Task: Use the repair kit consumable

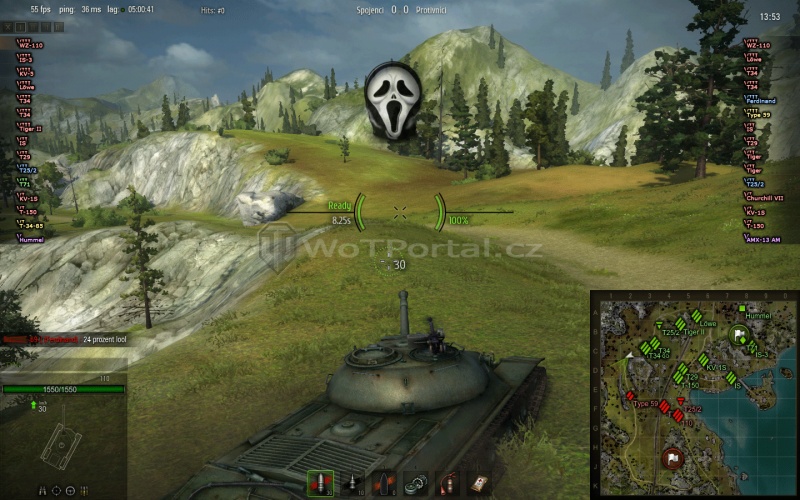Action: [x=418, y=482]
